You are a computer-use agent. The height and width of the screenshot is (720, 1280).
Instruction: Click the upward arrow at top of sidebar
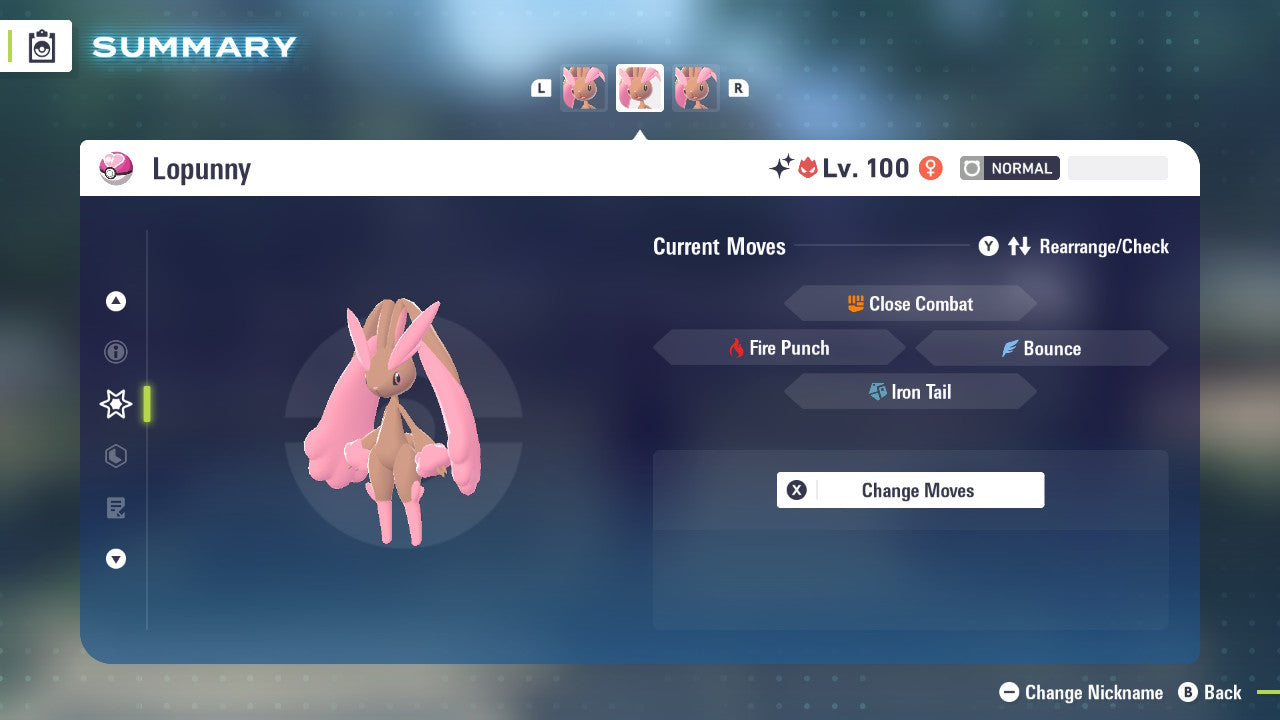tap(115, 301)
